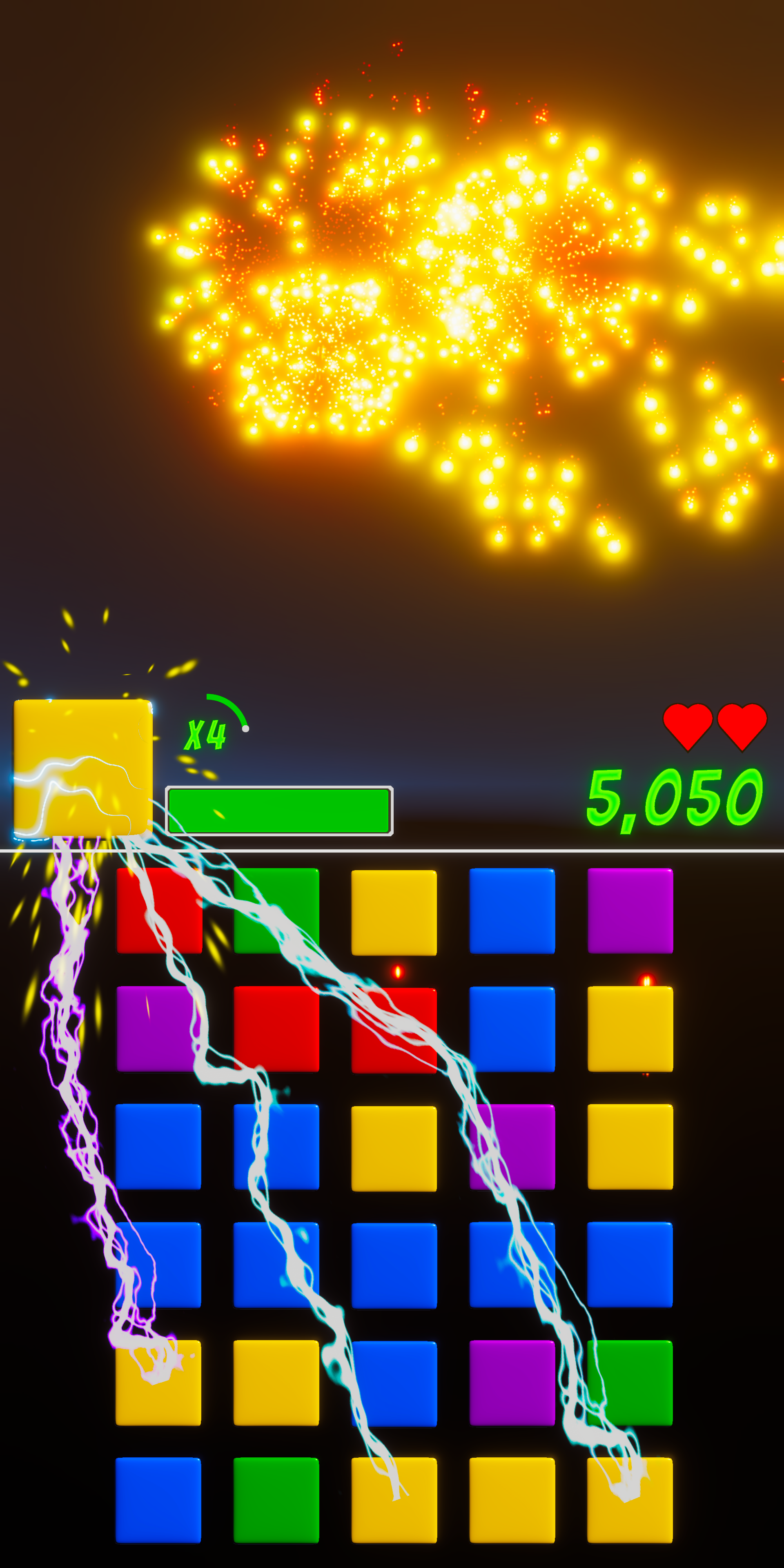The image size is (784, 1568).
Task: Click the white dot on the timer arc
Action: (x=246, y=728)
